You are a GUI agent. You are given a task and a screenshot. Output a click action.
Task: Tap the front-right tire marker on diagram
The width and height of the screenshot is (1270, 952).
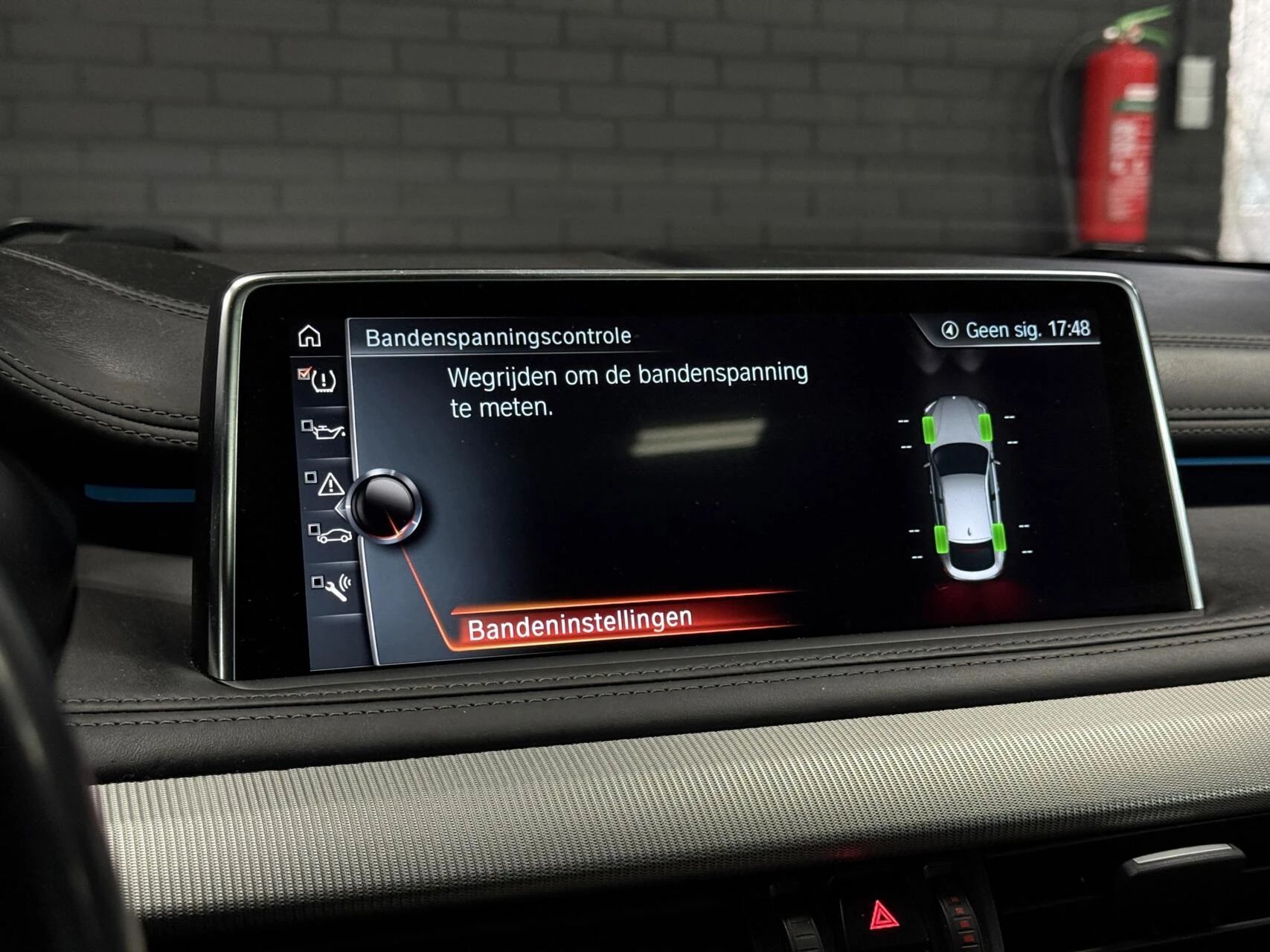coord(986,428)
